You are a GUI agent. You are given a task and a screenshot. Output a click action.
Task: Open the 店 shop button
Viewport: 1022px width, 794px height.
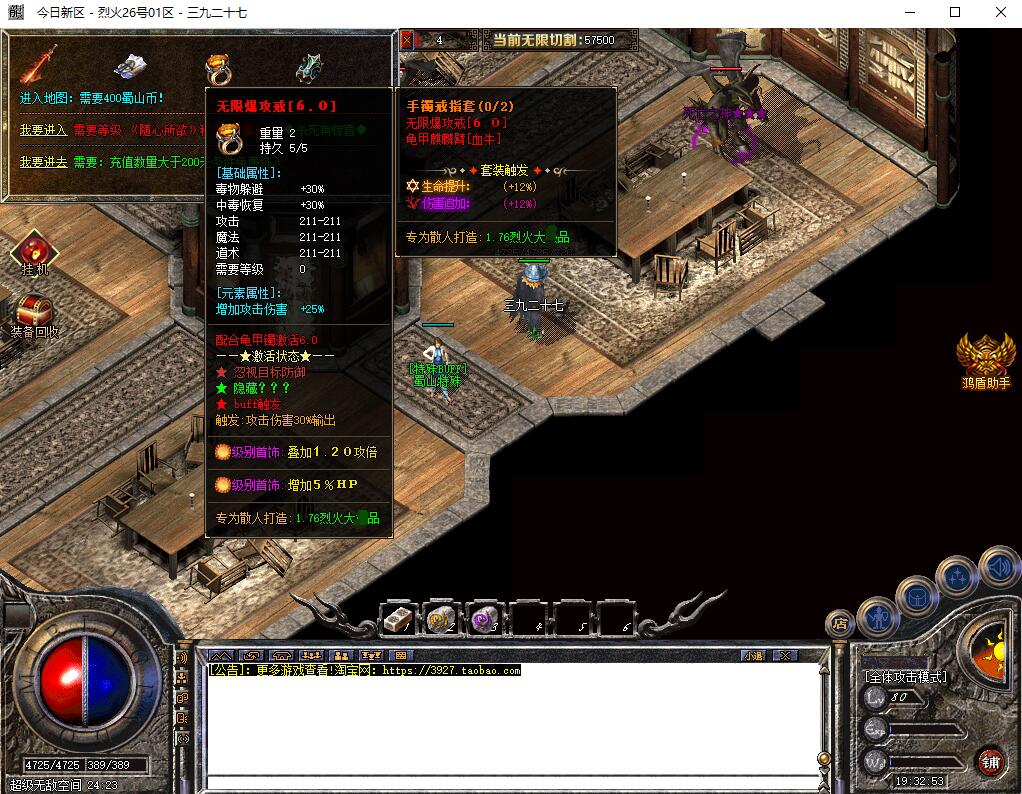(840, 623)
